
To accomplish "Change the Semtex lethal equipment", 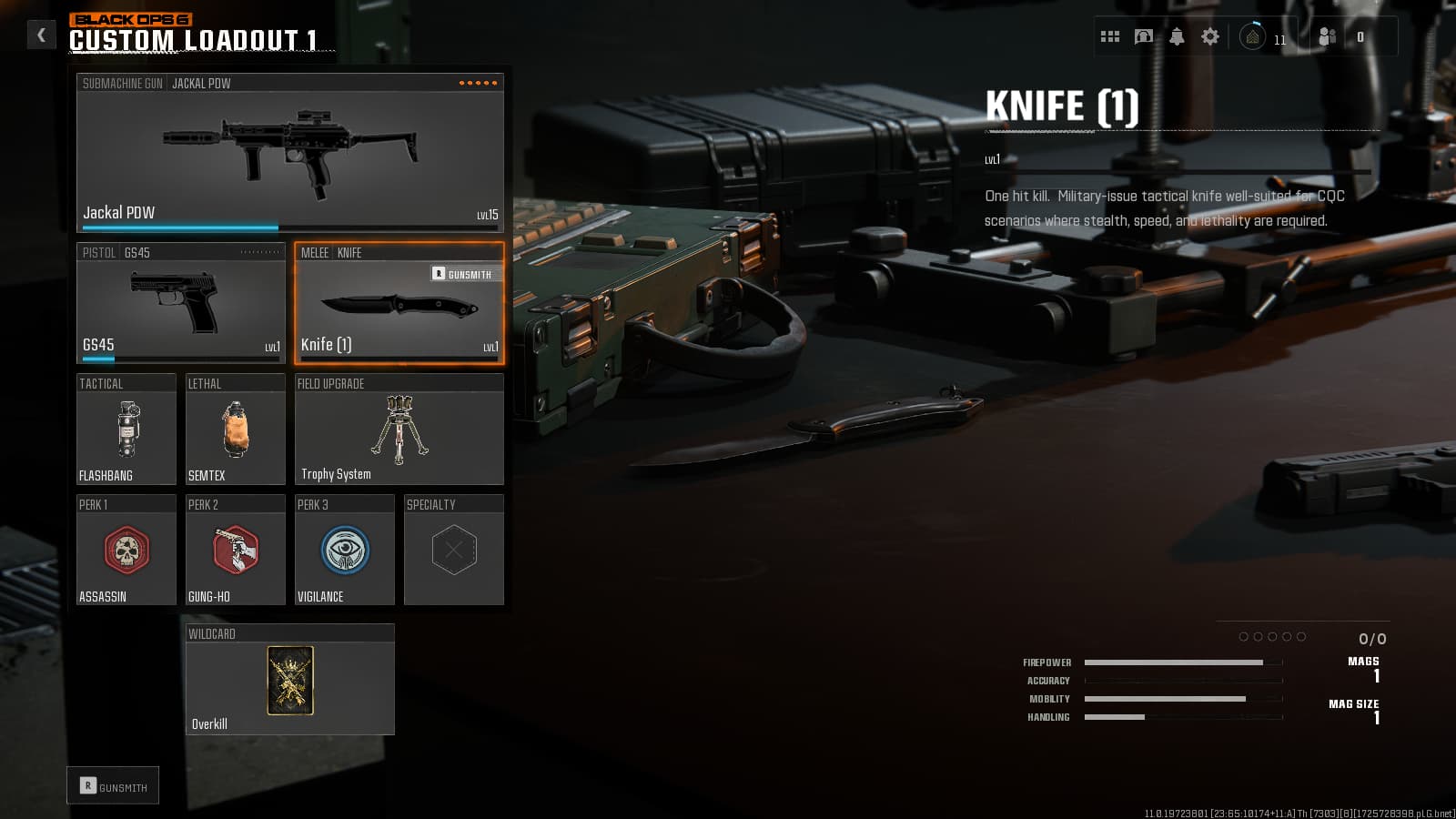I will point(235,430).
